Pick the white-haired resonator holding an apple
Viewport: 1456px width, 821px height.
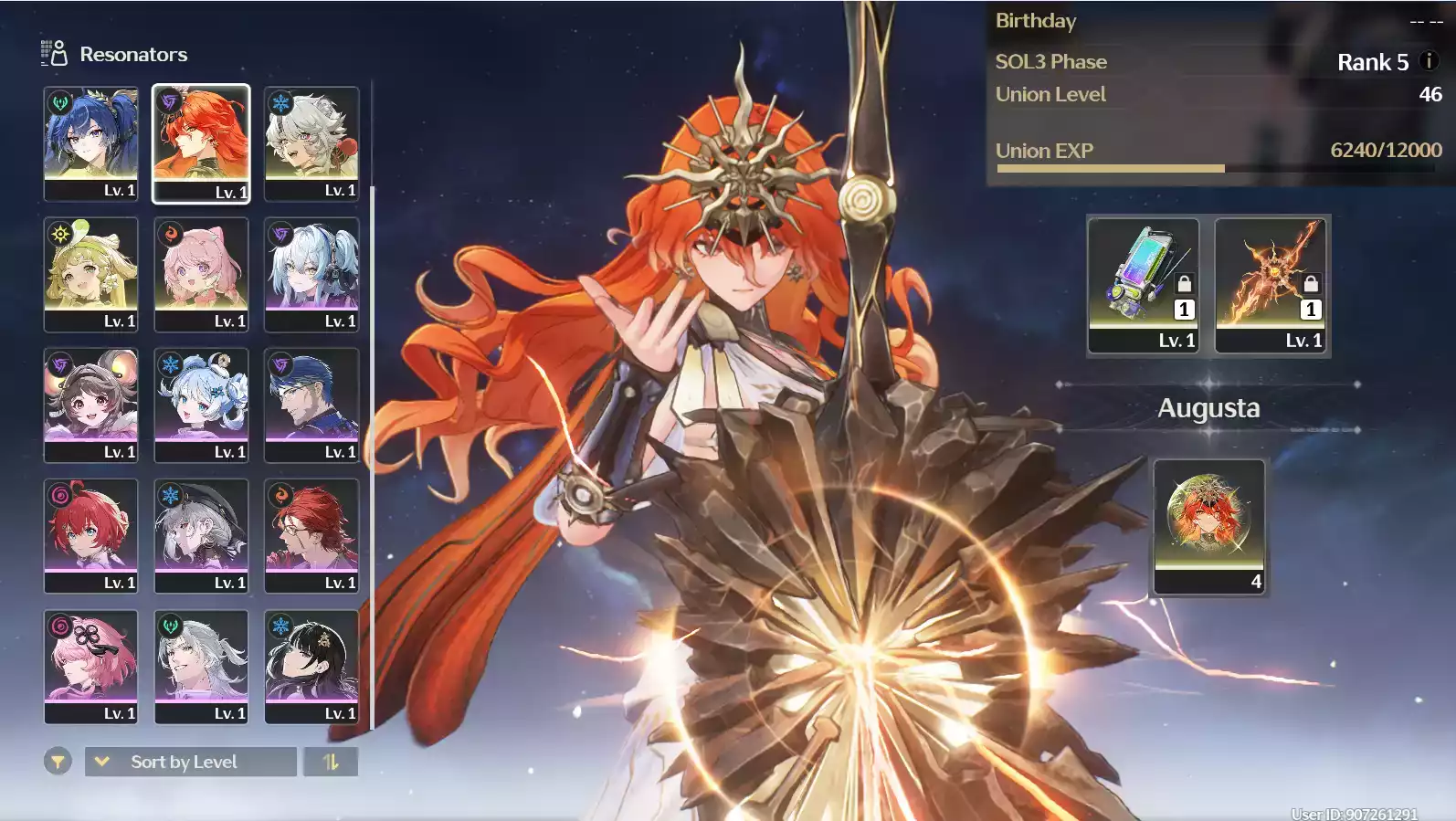[311, 143]
